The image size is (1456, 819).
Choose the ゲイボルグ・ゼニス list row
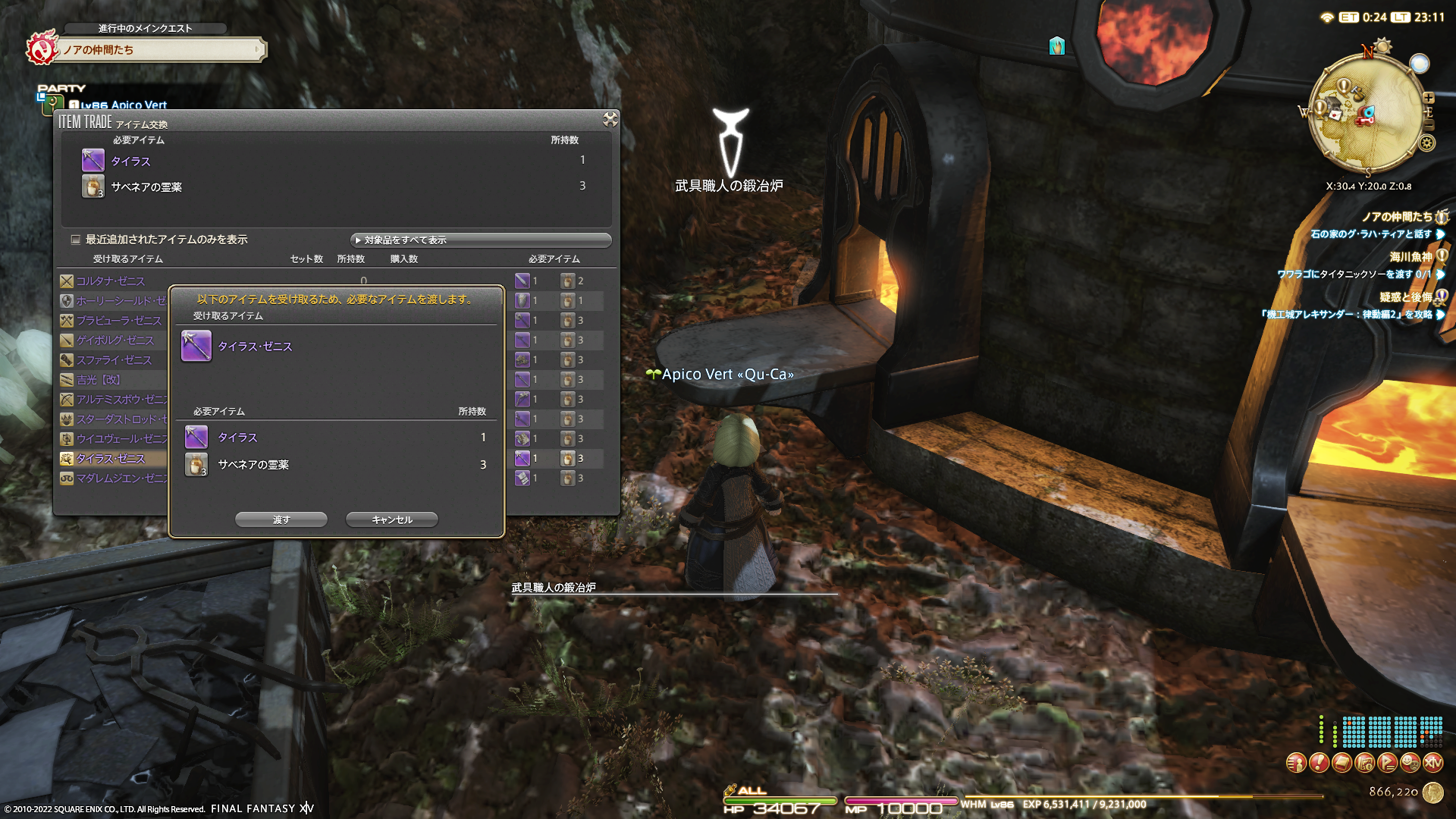click(115, 340)
